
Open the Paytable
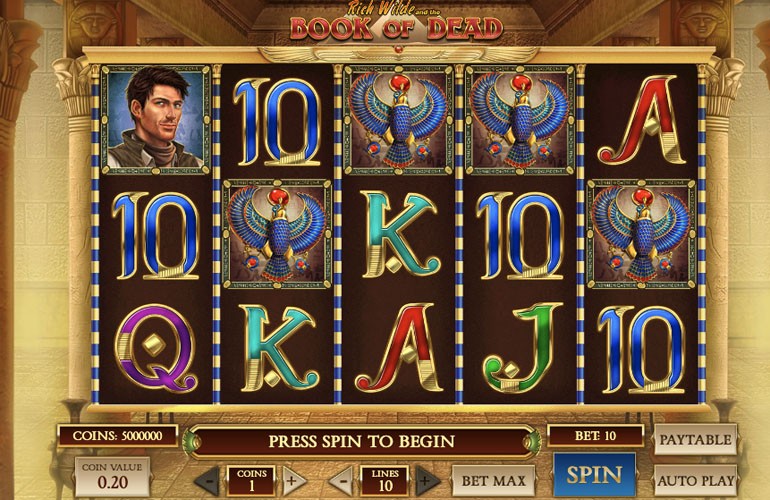coord(695,439)
